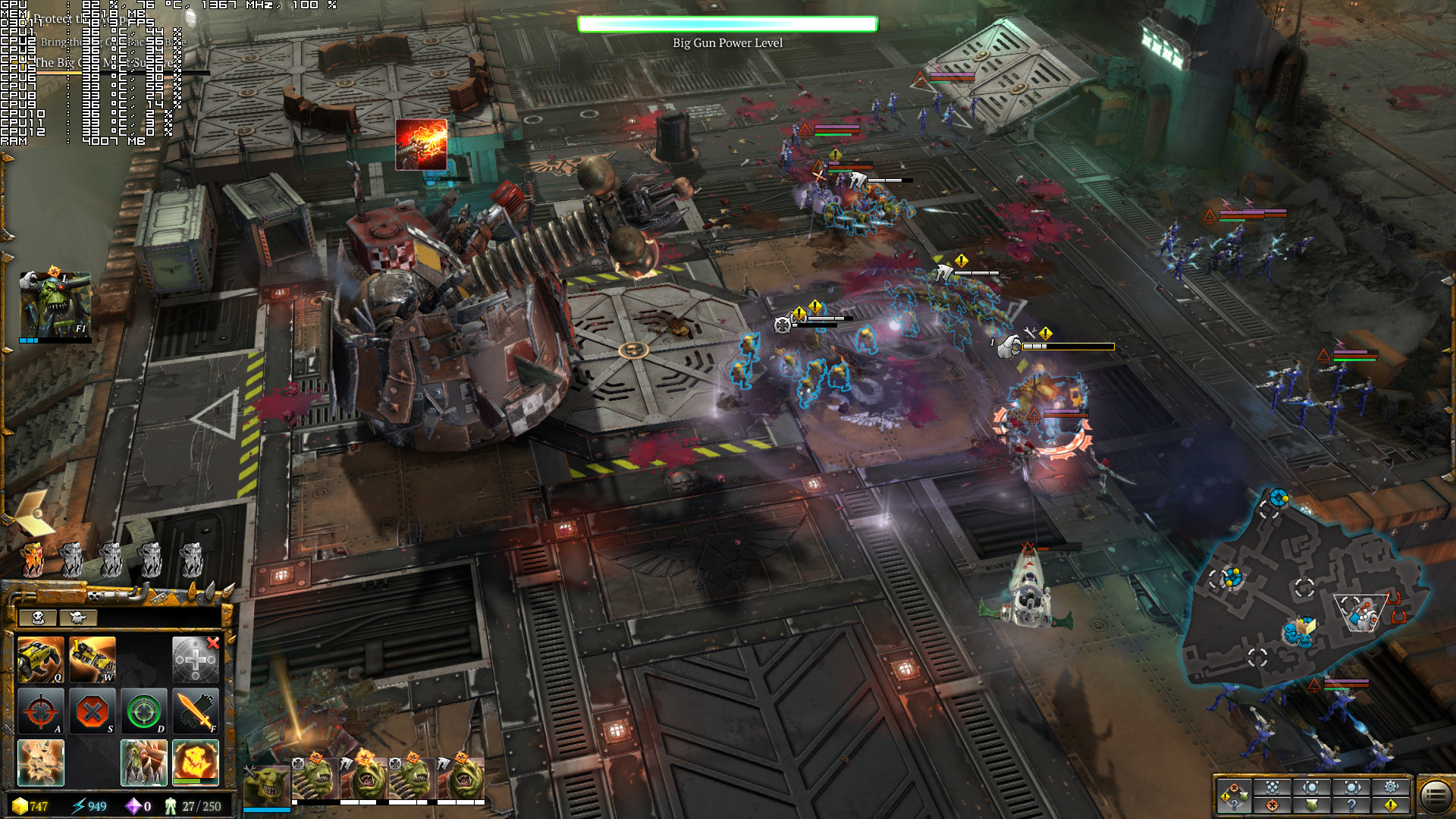Viewport: 1456px width, 819px height.
Task: Open the gear settings on minimap toolbar
Action: (1391, 786)
